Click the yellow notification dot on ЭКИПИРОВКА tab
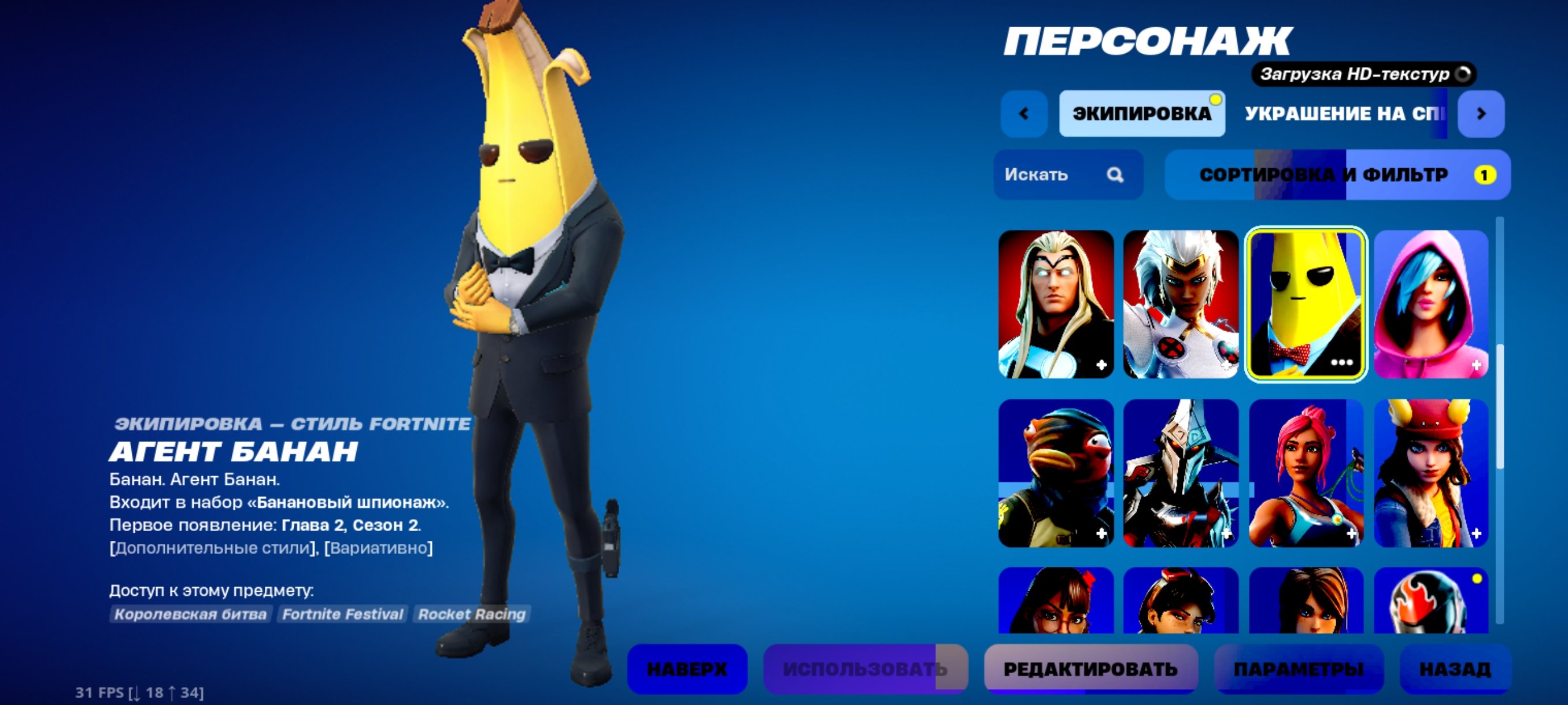This screenshot has height=705, width=1568. tap(1215, 100)
